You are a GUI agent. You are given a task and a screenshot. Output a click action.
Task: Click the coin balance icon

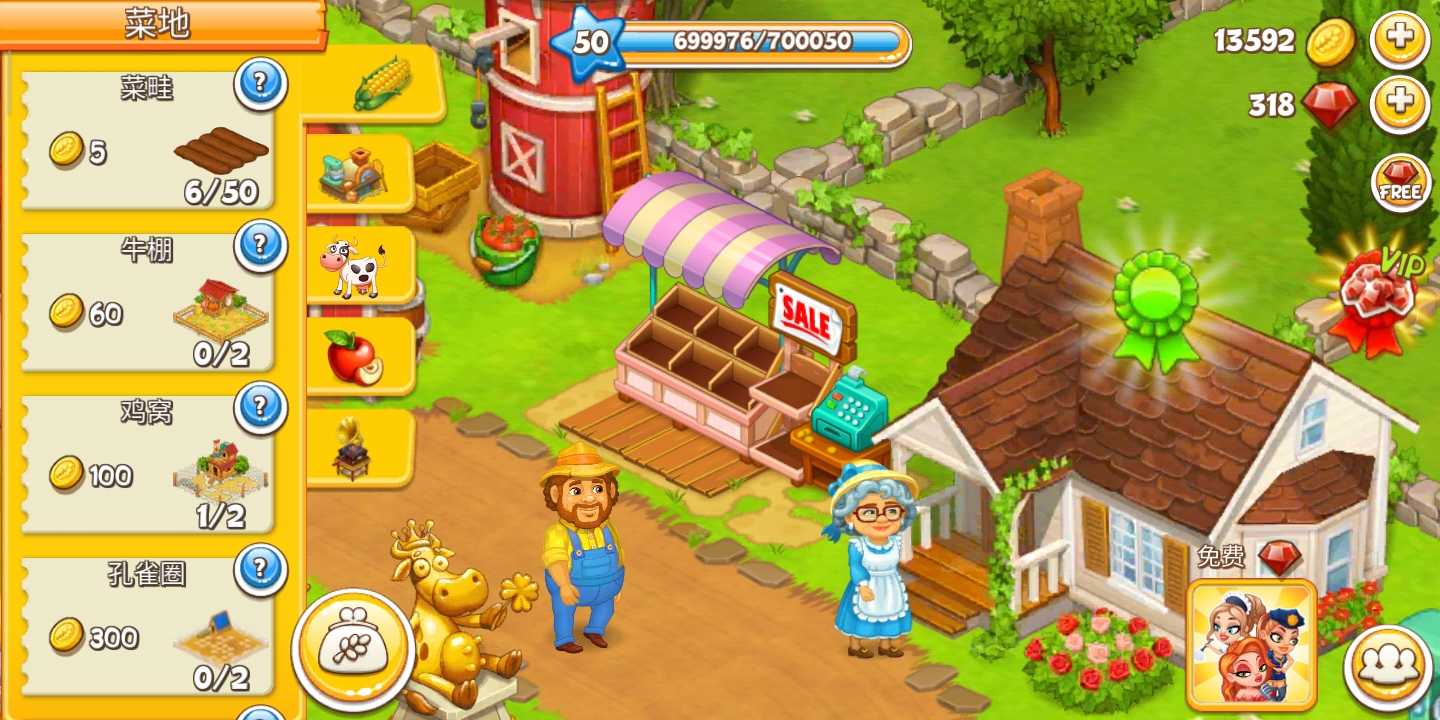[x=1331, y=43]
